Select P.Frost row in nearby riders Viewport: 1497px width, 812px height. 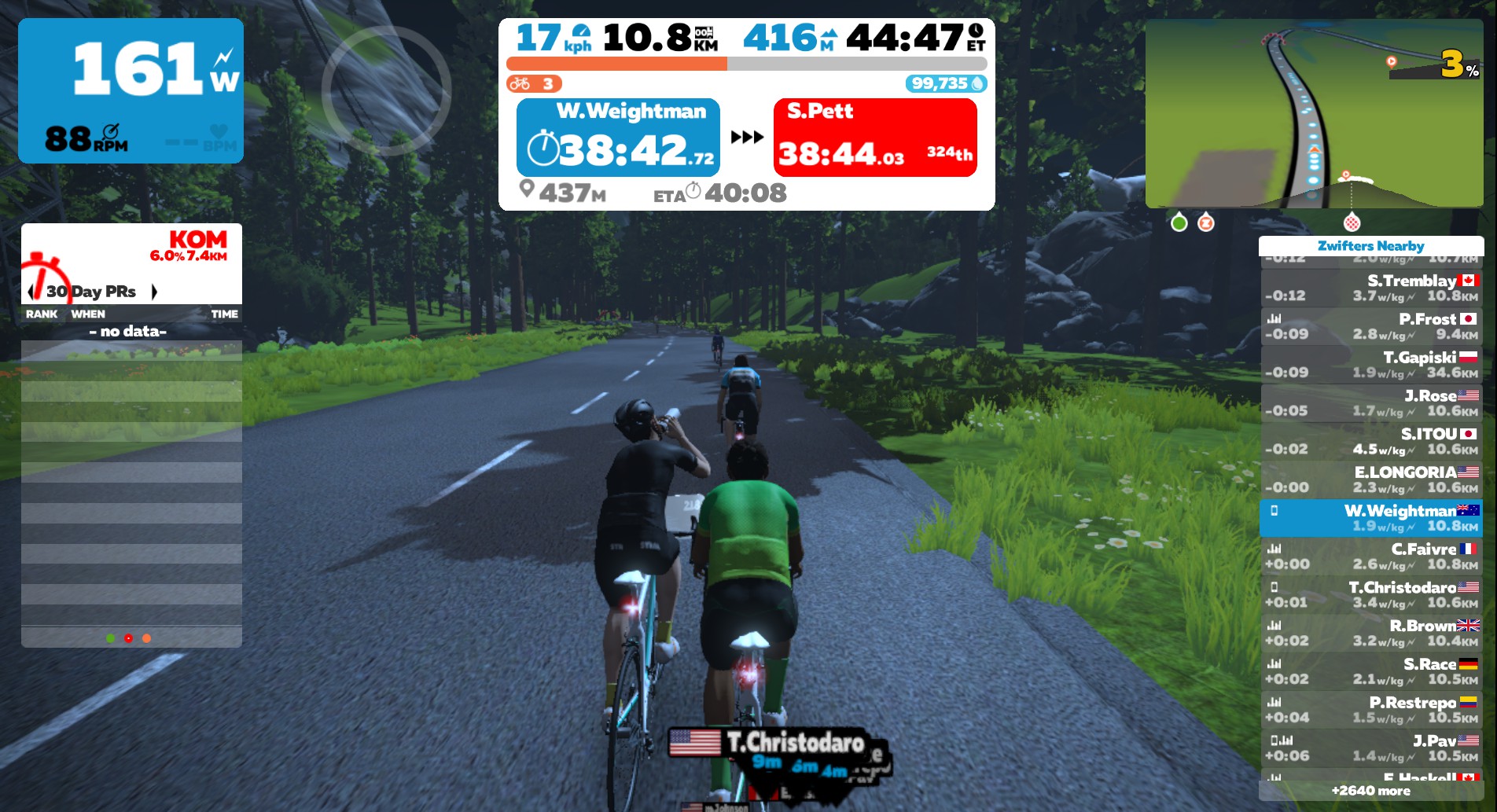click(x=1371, y=326)
